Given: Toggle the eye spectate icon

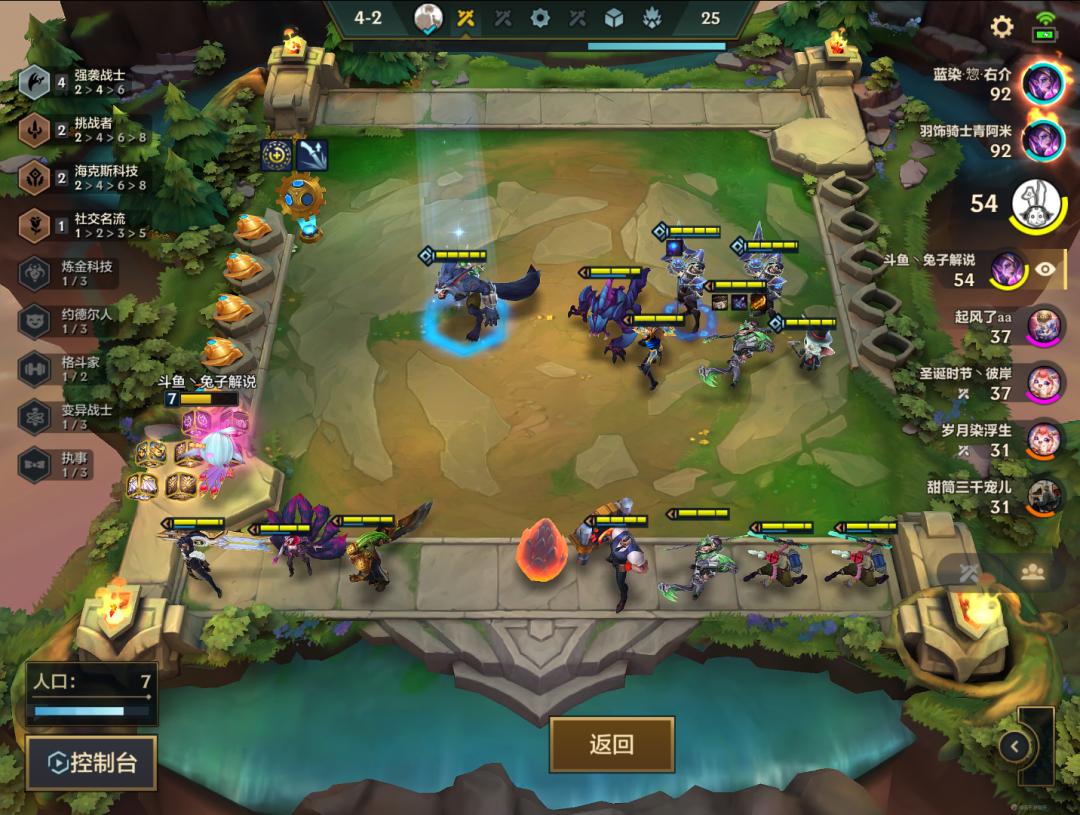Looking at the screenshot, I should click(1045, 268).
